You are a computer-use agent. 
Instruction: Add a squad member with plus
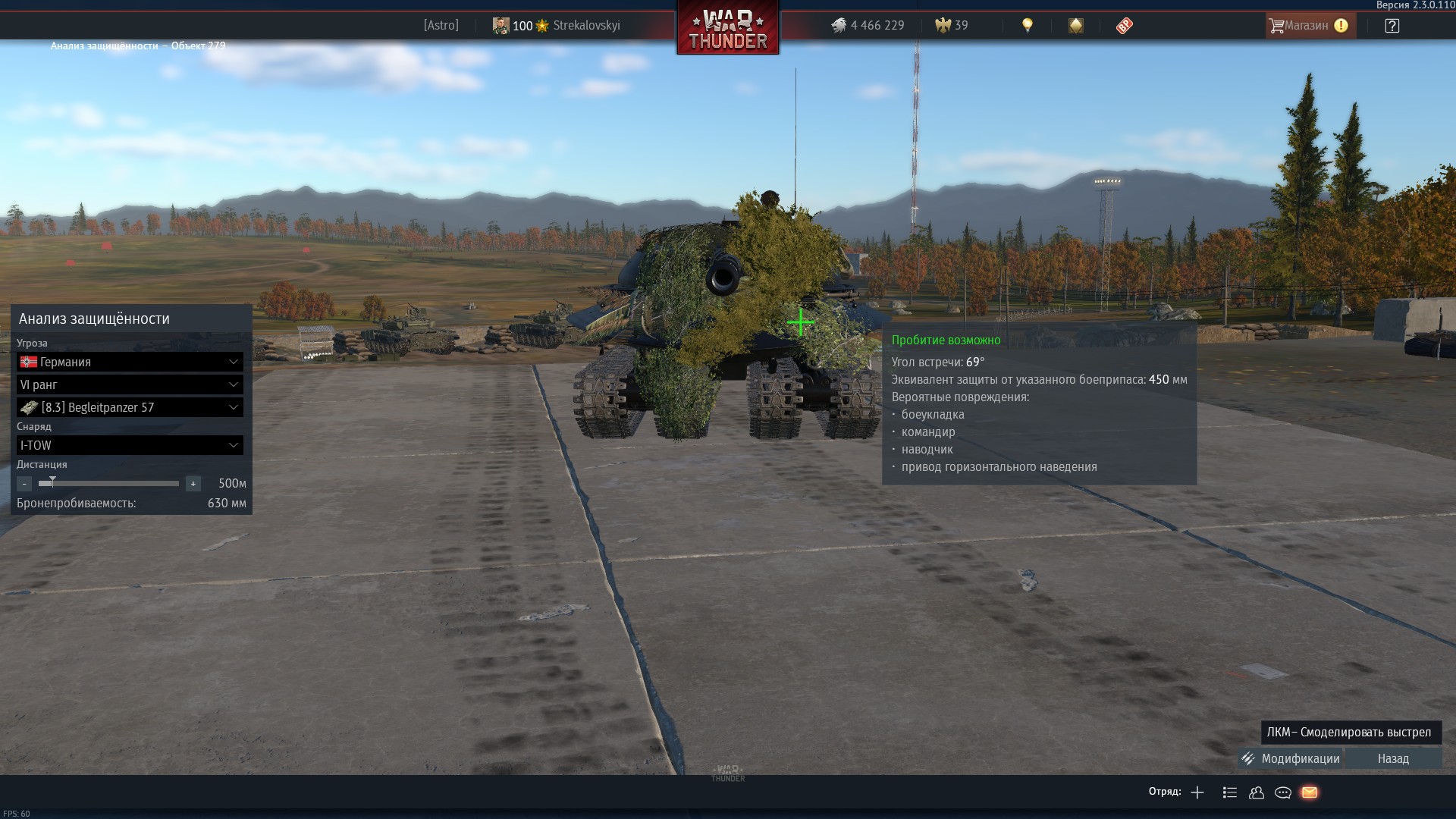pyautogui.click(x=1197, y=792)
